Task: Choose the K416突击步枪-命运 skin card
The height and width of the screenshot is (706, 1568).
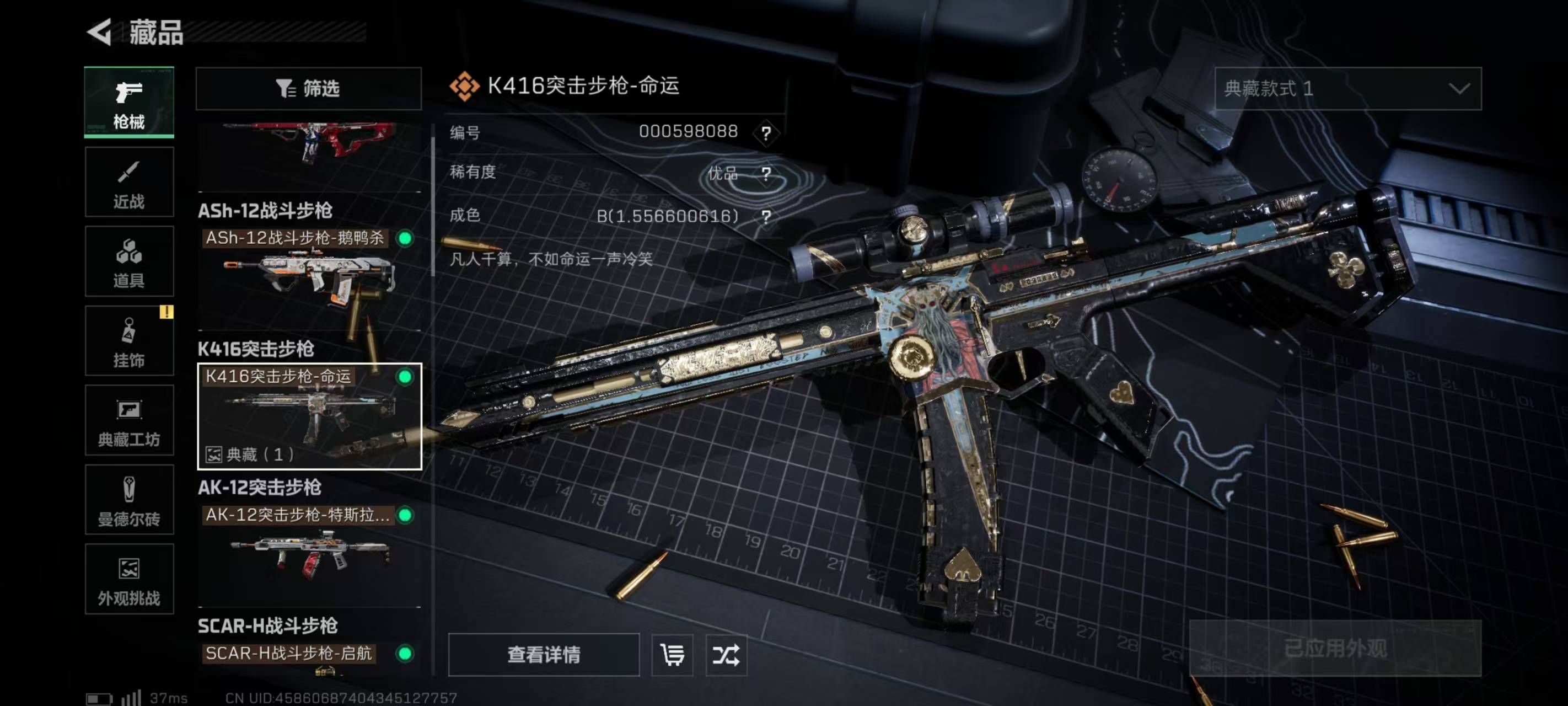Action: [309, 416]
